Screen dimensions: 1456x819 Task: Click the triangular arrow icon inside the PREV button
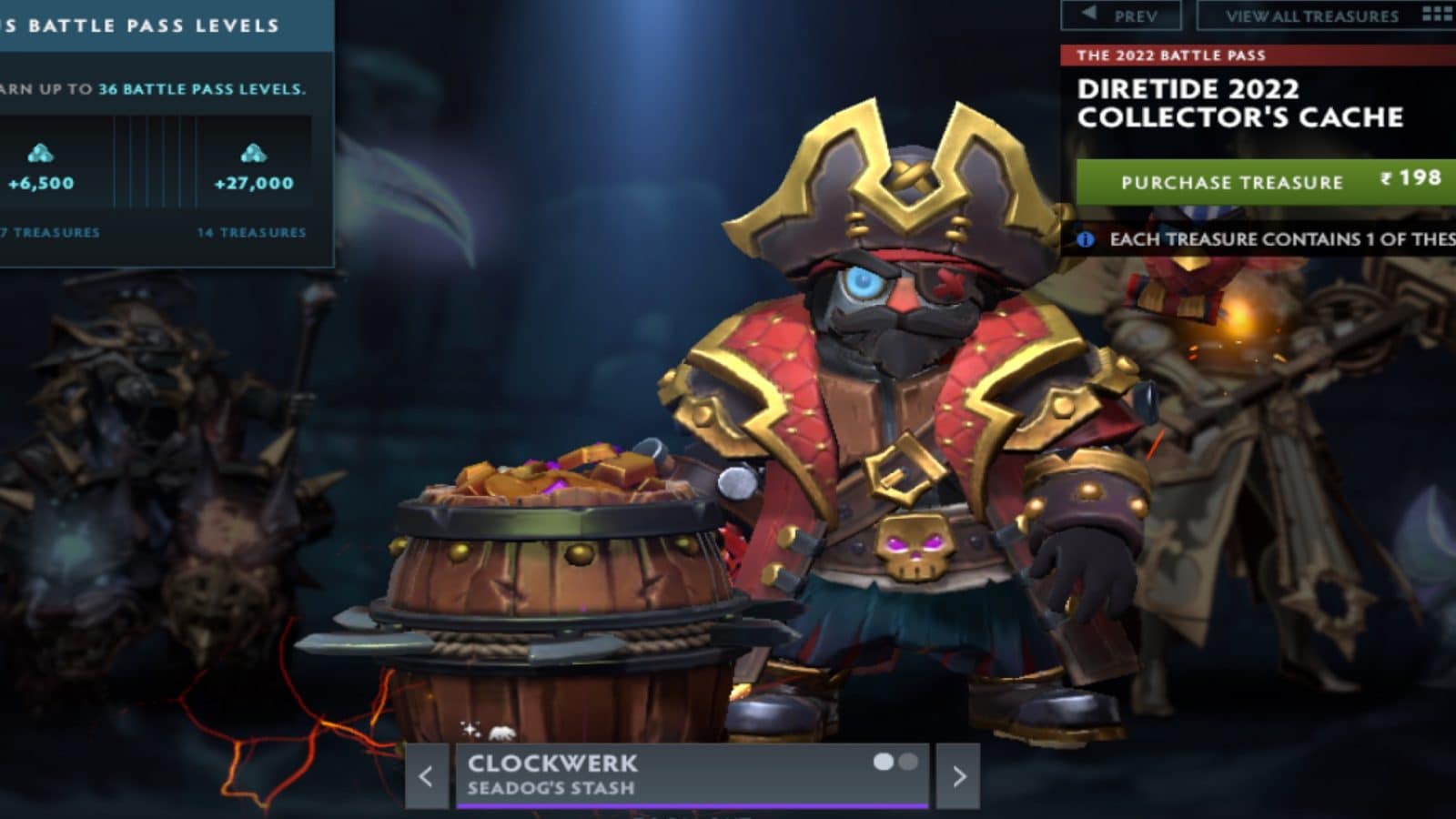(1088, 13)
